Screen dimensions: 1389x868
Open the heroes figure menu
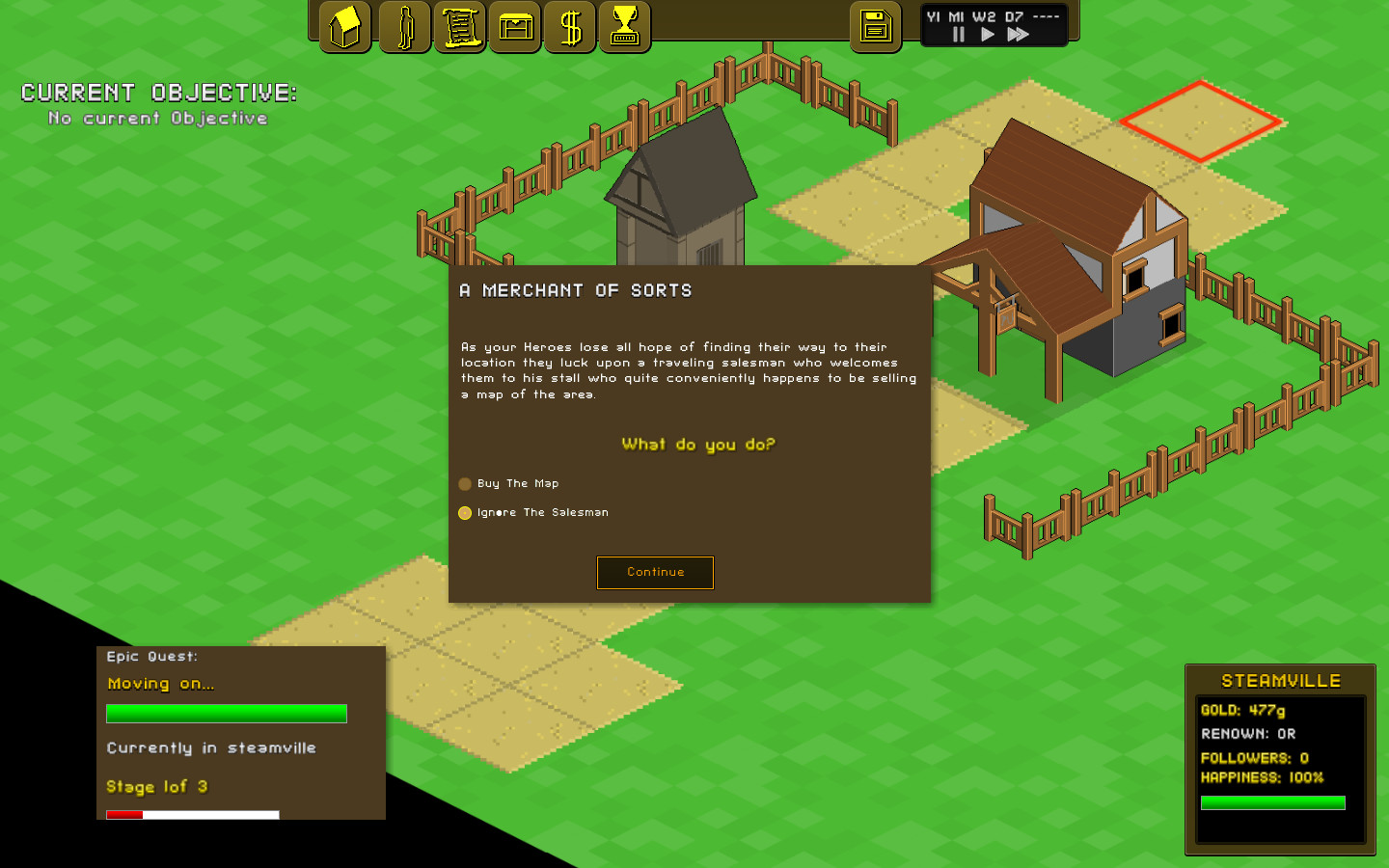click(405, 27)
